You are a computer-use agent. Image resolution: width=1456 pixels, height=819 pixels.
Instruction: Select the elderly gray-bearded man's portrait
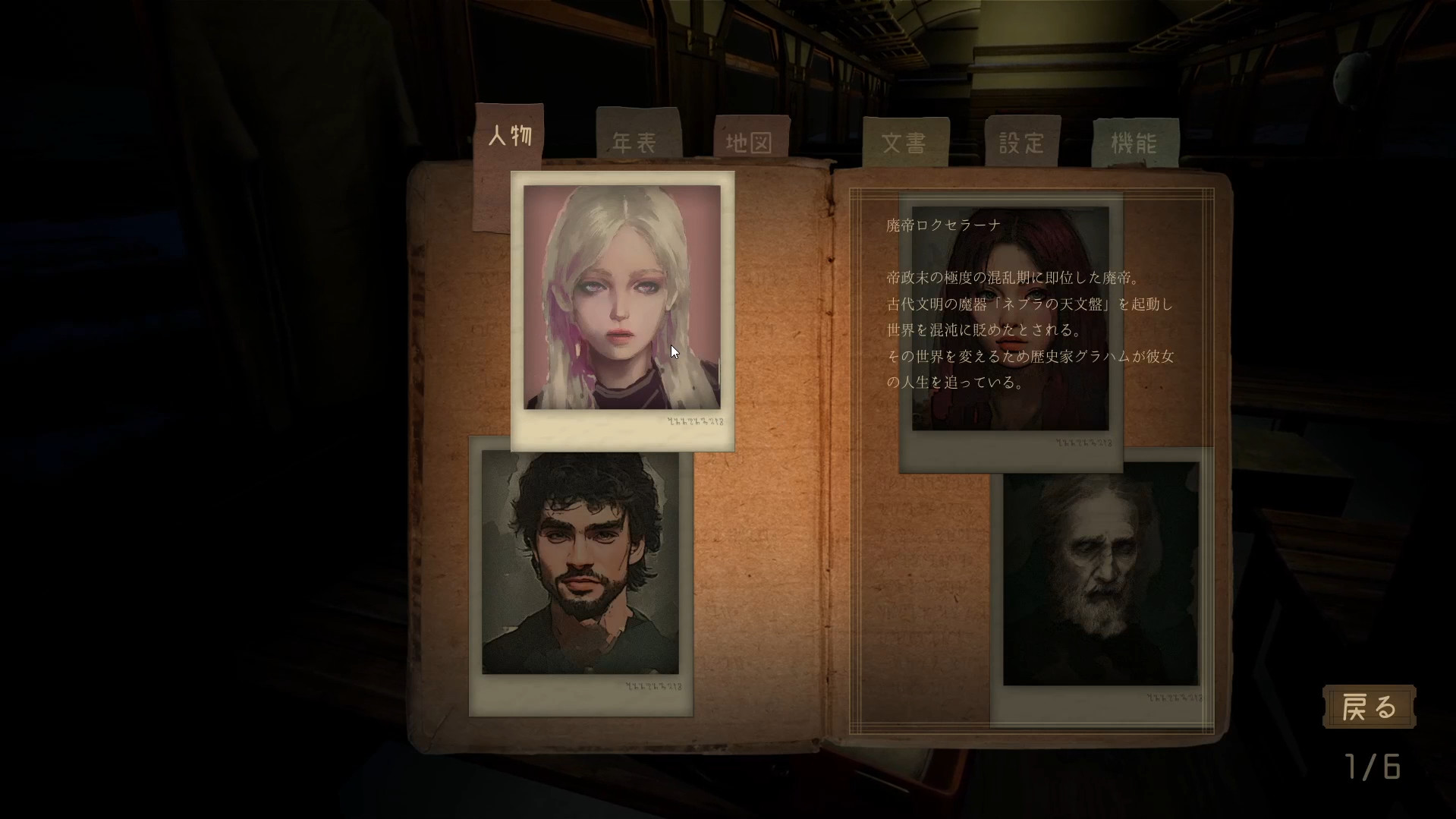point(1099,581)
